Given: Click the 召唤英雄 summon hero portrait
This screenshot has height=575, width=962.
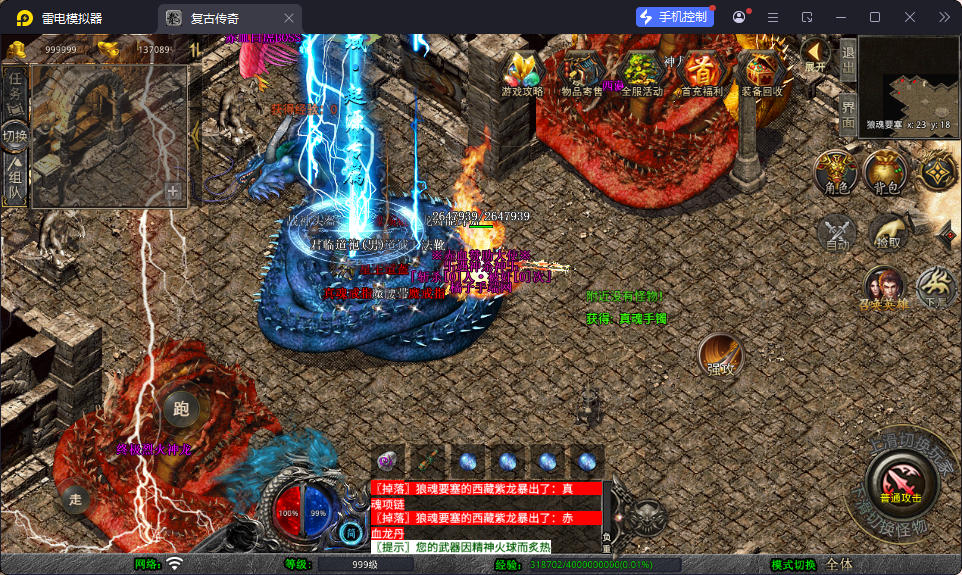Looking at the screenshot, I should (884, 288).
